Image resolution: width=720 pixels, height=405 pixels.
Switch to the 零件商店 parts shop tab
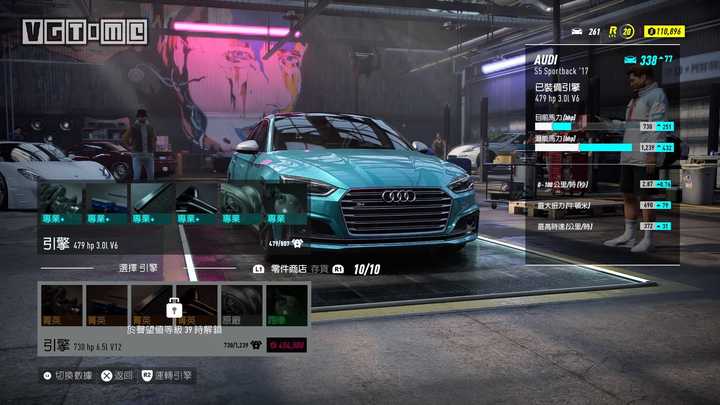(x=287, y=269)
